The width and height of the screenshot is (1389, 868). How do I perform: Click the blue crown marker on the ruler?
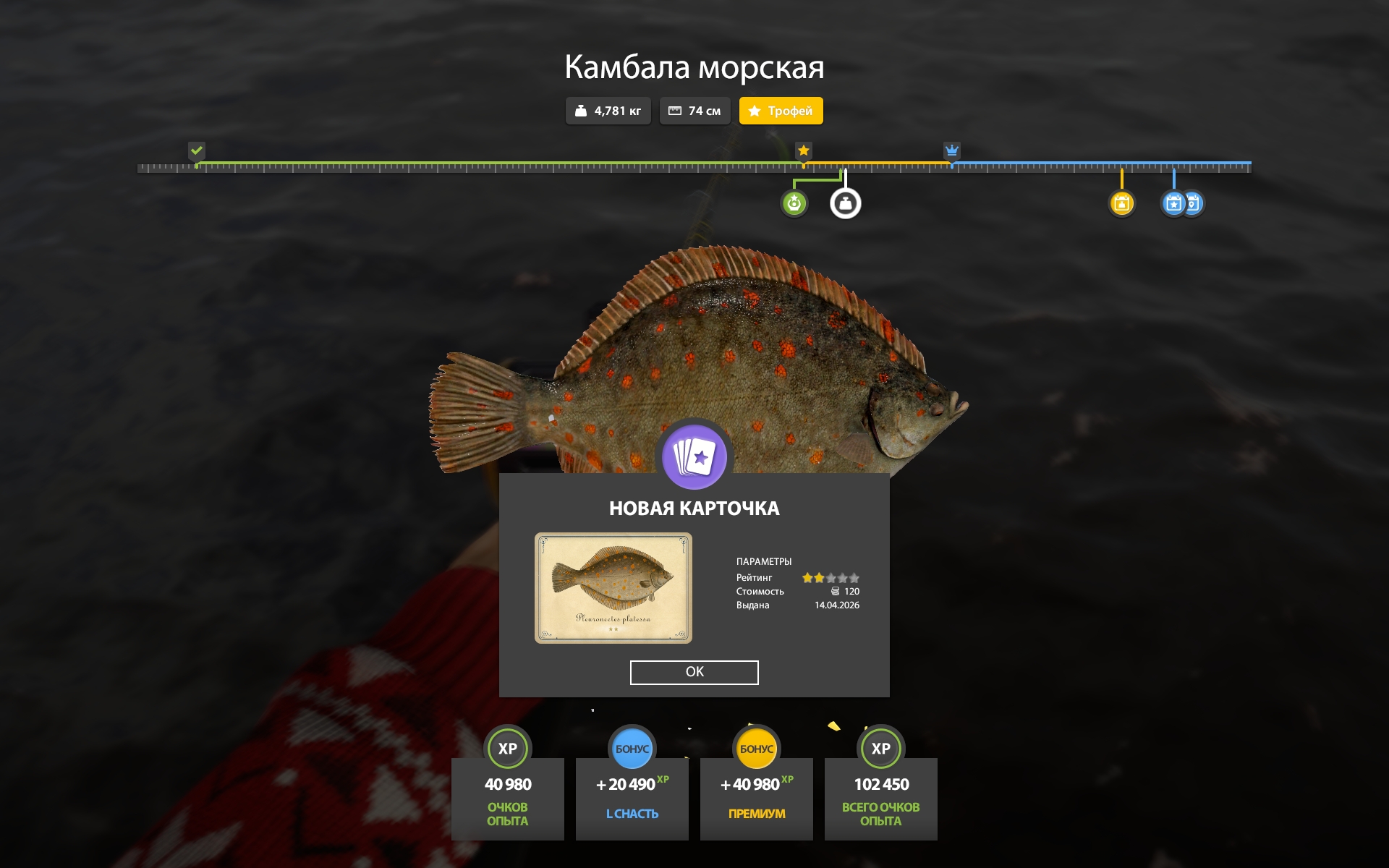(951, 151)
